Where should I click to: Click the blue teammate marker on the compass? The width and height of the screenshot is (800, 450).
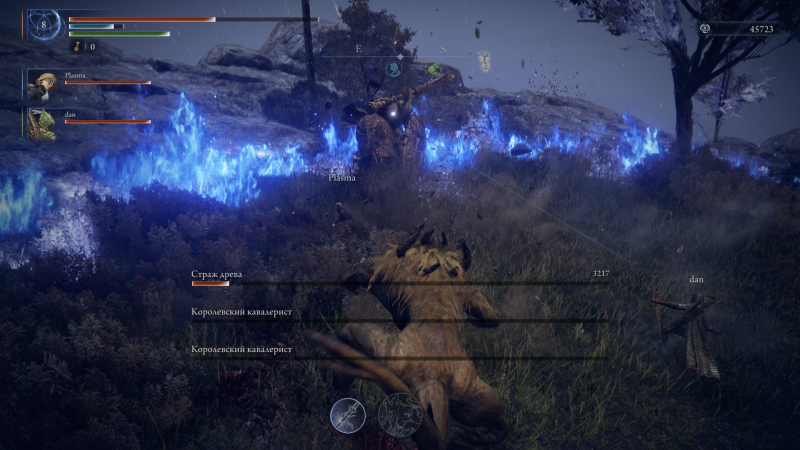coord(395,68)
